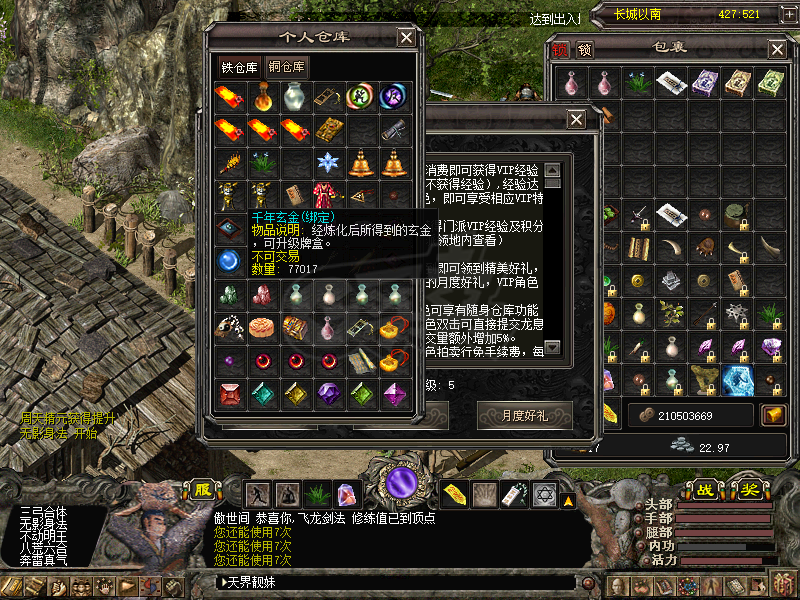Screen dimensions: 800x600
Task: Close the personal warehouse window
Action: 406,37
